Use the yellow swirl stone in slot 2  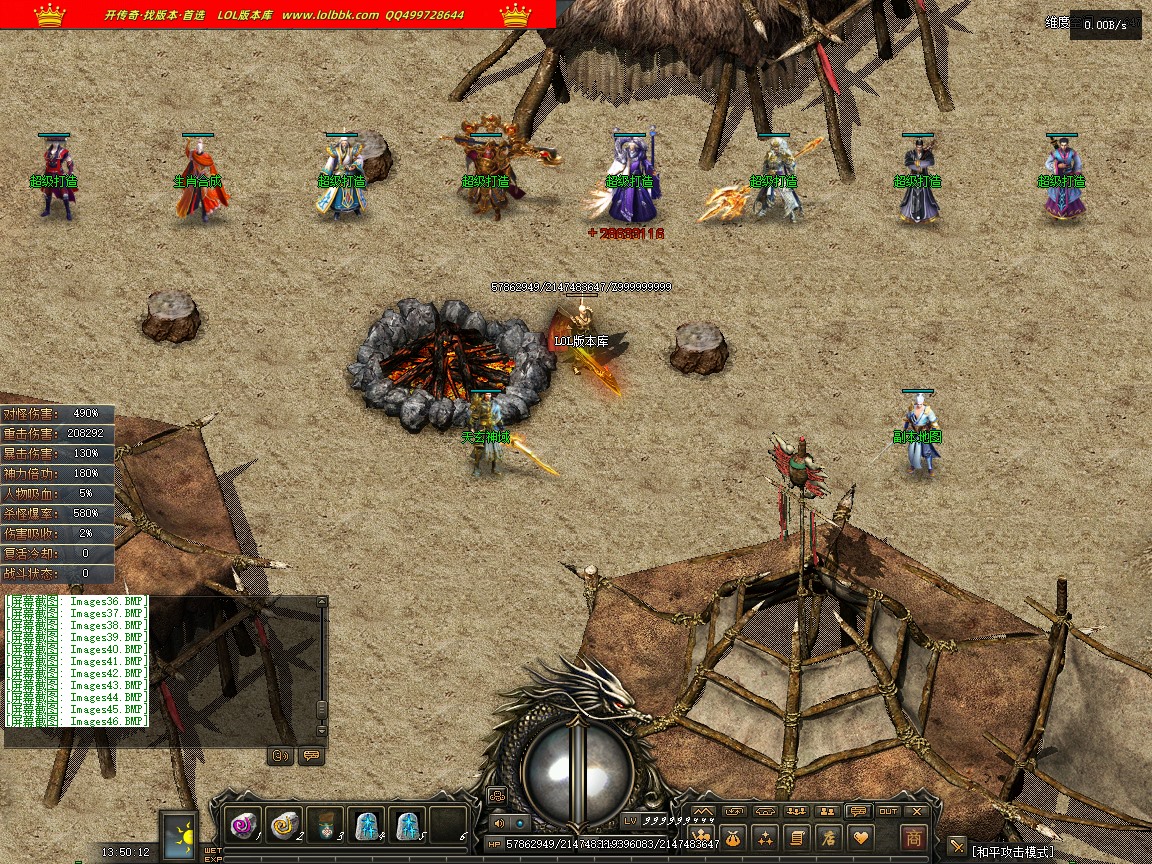(x=284, y=824)
